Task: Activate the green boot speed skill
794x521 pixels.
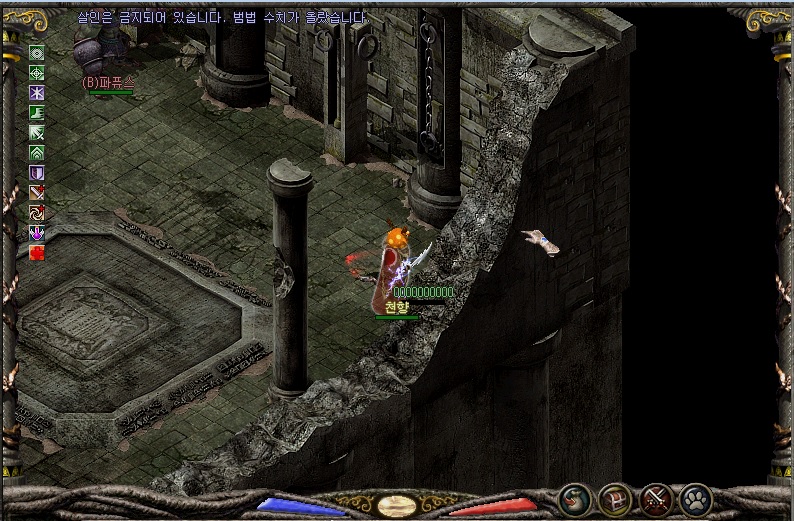Action: pos(37,113)
